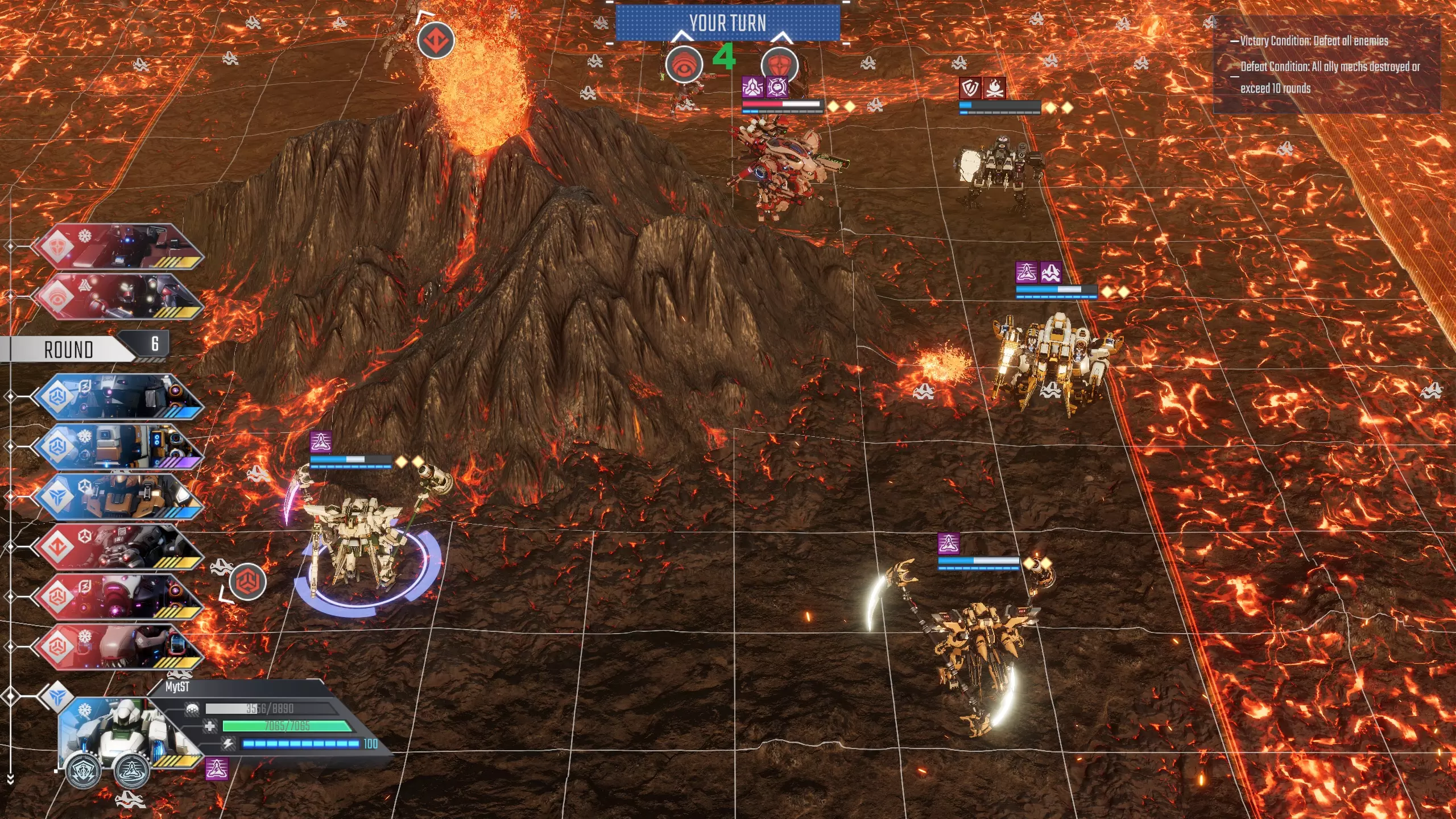Activate the left circular shield skill icon
The width and height of the screenshot is (1456, 819).
(x=84, y=771)
